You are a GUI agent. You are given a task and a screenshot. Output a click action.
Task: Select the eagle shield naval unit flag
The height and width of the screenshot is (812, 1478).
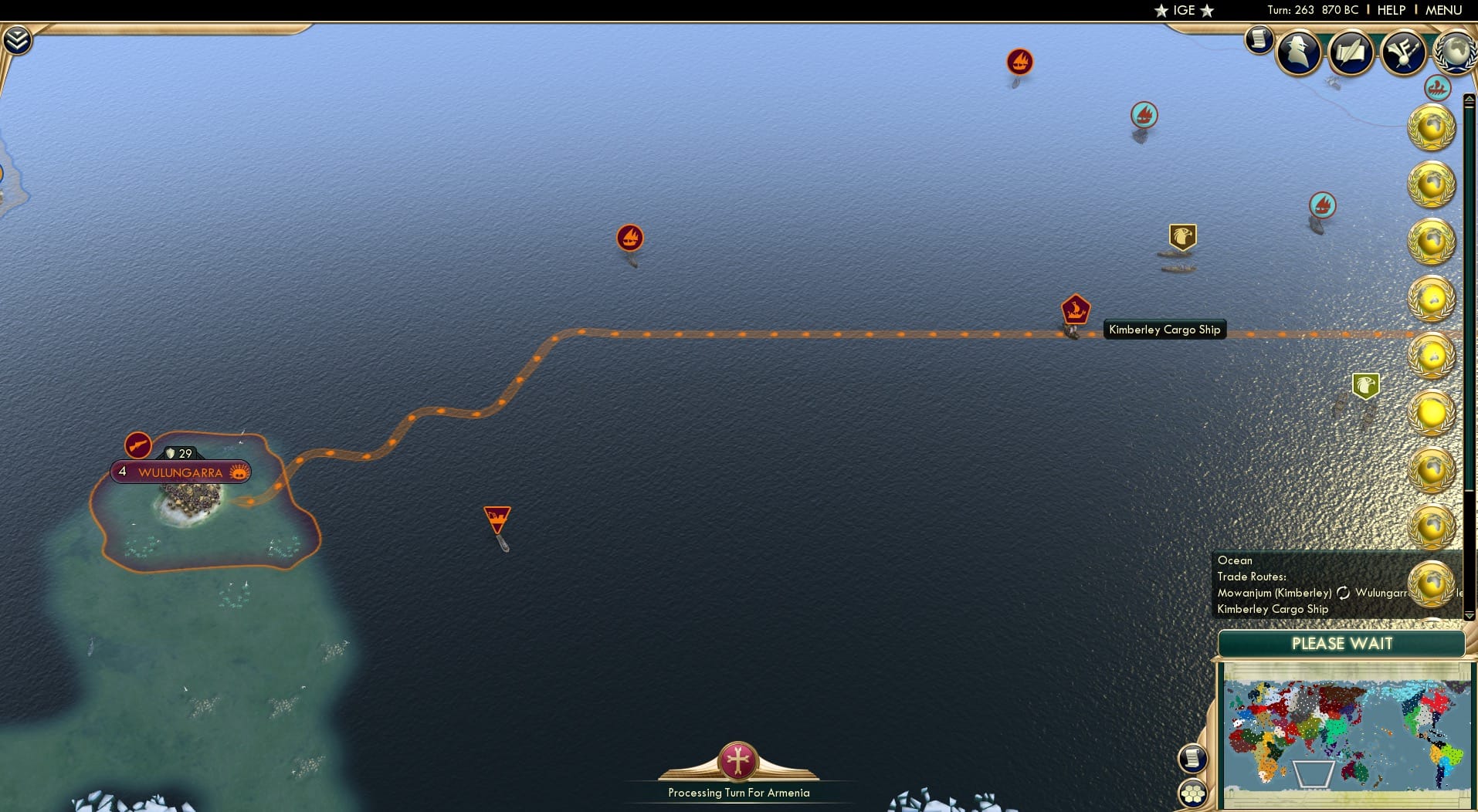pyautogui.click(x=1182, y=235)
